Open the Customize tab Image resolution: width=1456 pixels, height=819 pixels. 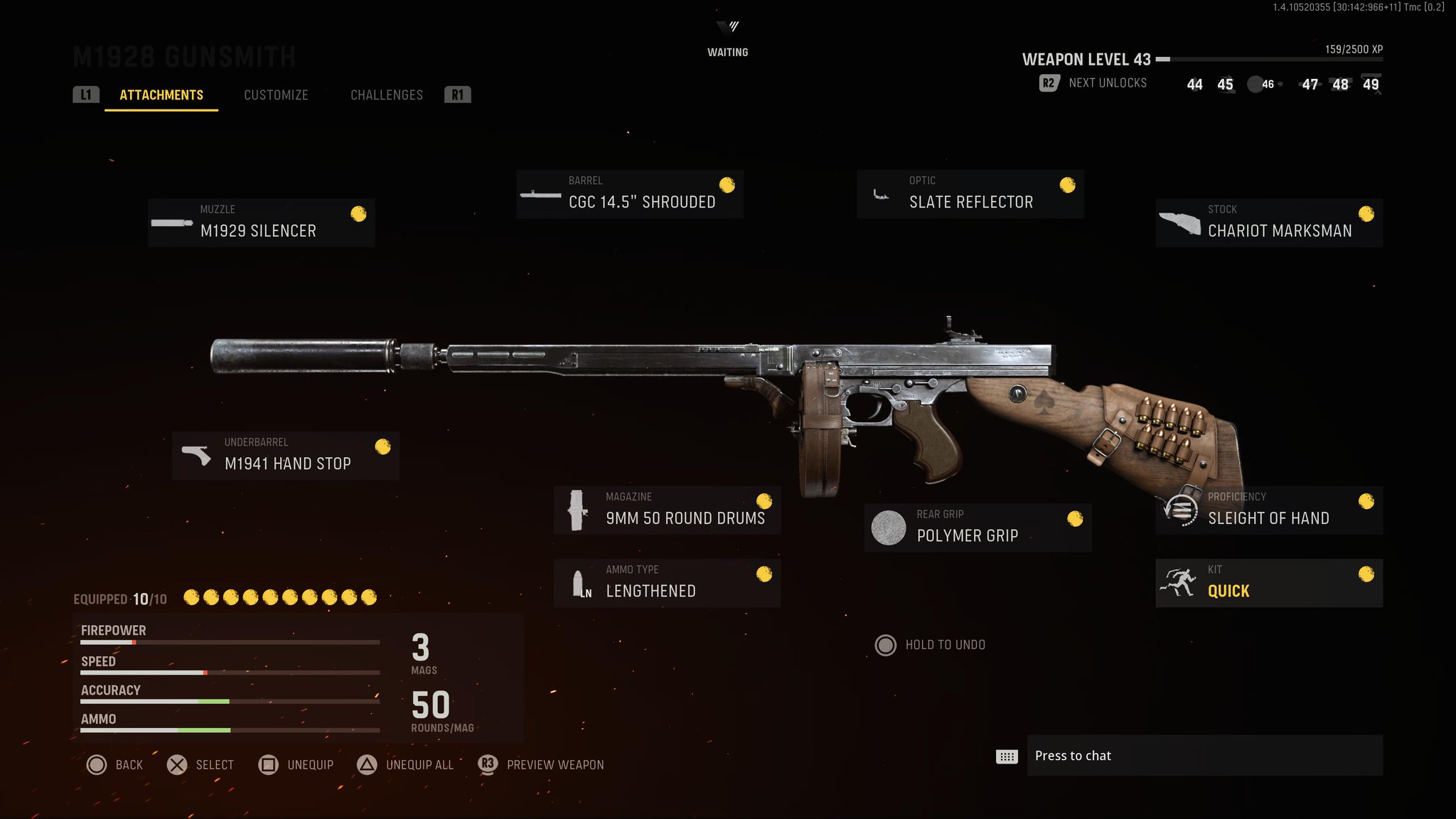pyautogui.click(x=276, y=95)
